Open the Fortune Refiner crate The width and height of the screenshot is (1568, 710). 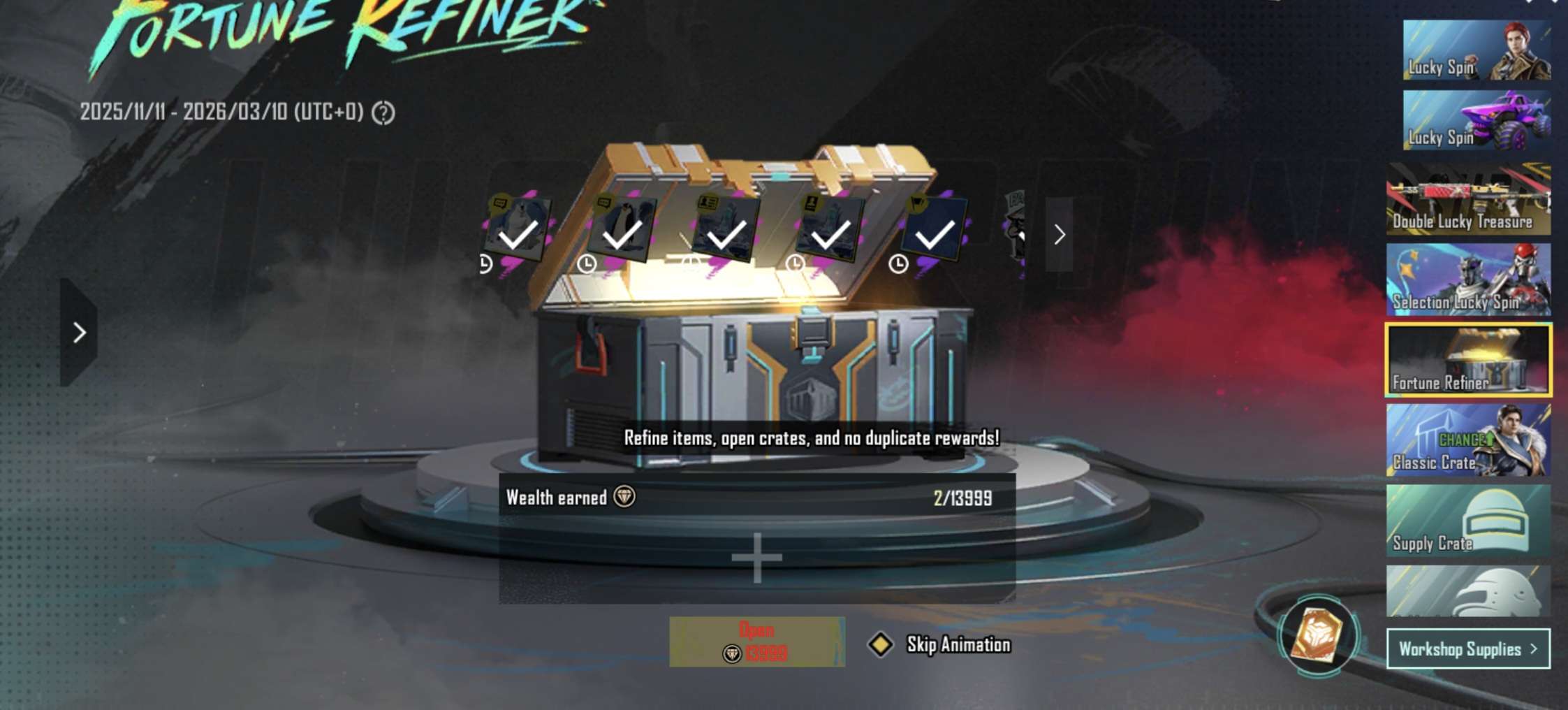click(x=756, y=642)
